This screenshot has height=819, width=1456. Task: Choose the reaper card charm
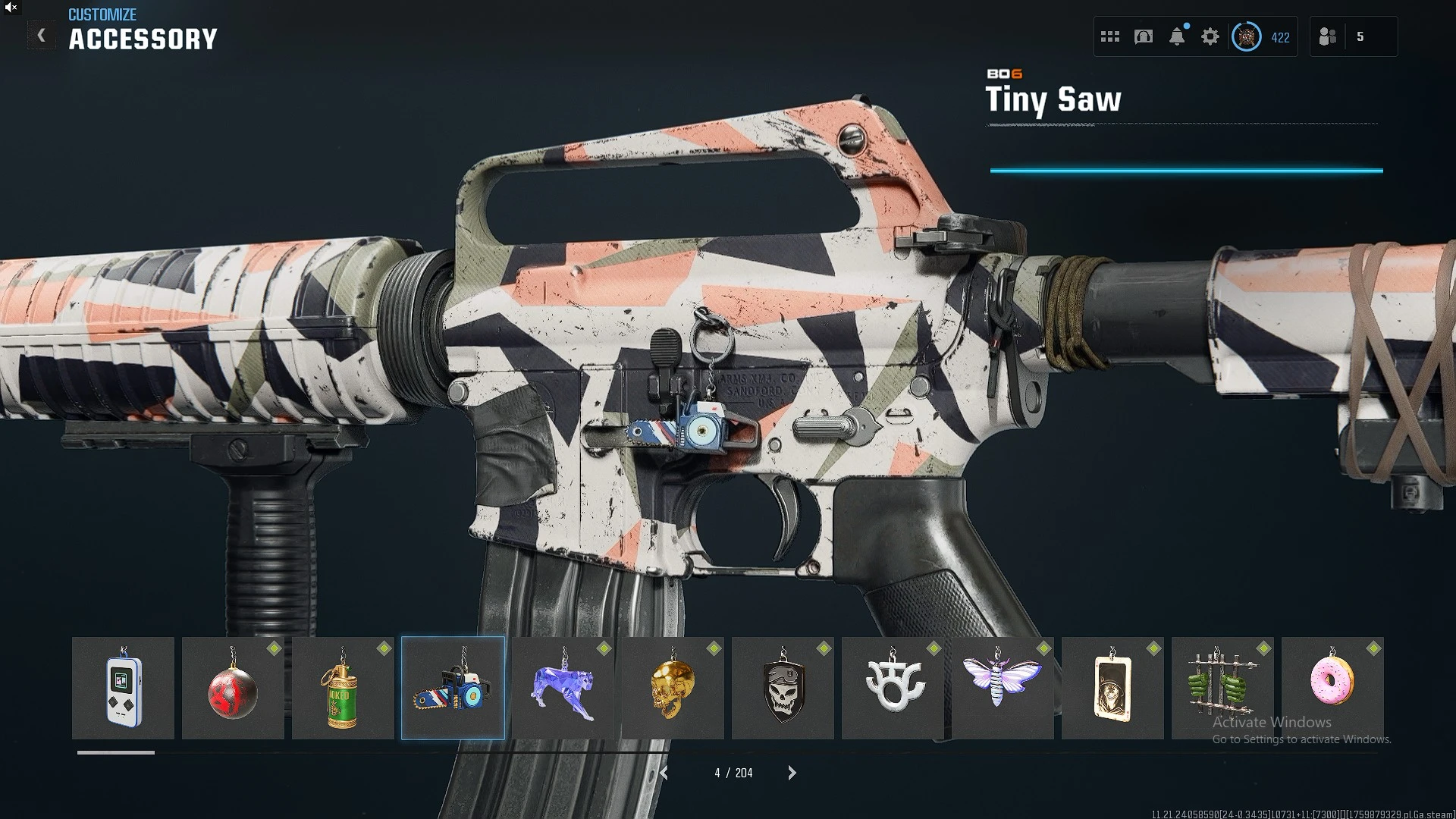1112,688
